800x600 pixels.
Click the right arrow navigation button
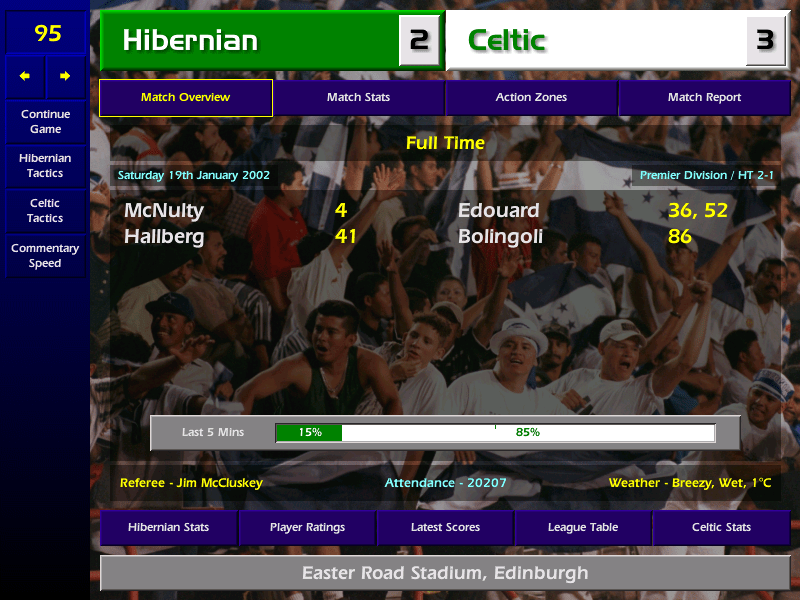[65, 76]
